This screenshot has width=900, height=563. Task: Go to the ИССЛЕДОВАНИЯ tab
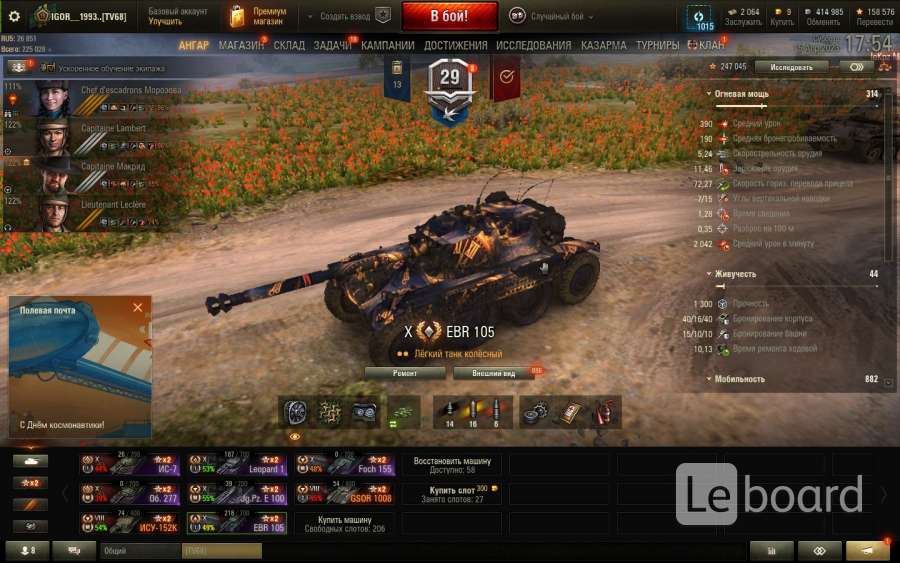pyautogui.click(x=533, y=45)
